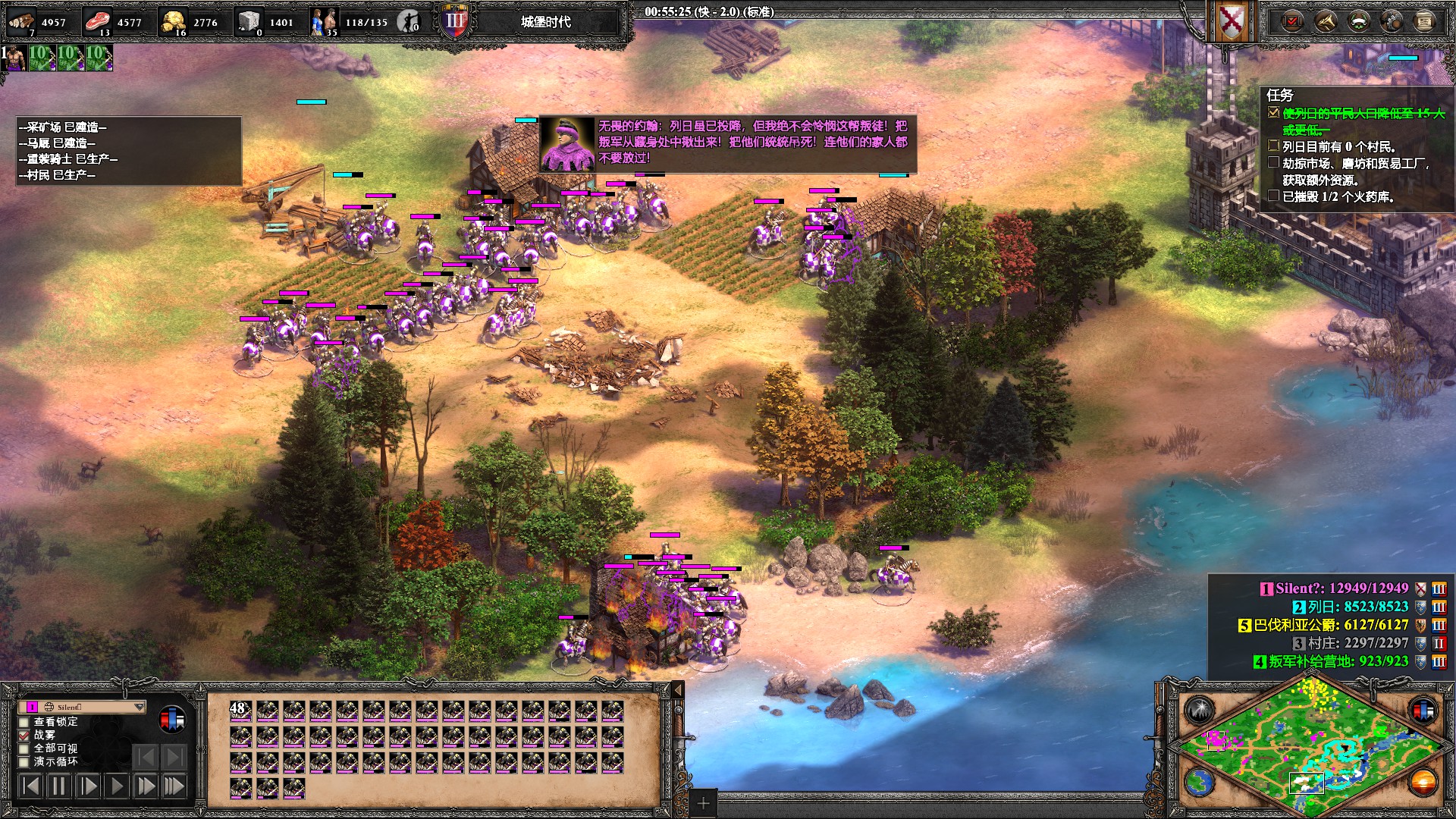This screenshot has width=1456, height=819.
Task: Click the gear icon in the top bar
Action: pos(1392,21)
